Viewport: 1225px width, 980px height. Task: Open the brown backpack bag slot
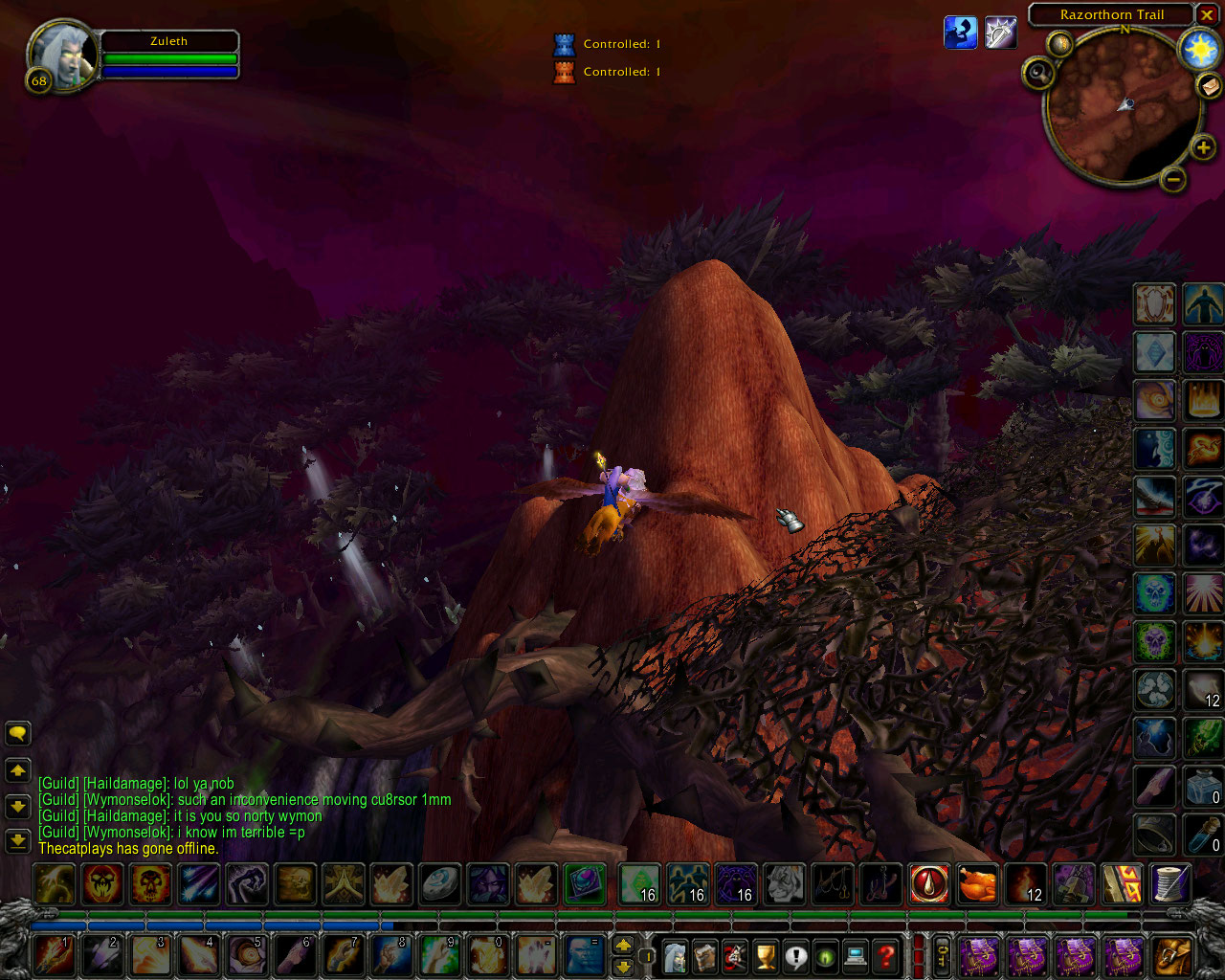point(1173,956)
